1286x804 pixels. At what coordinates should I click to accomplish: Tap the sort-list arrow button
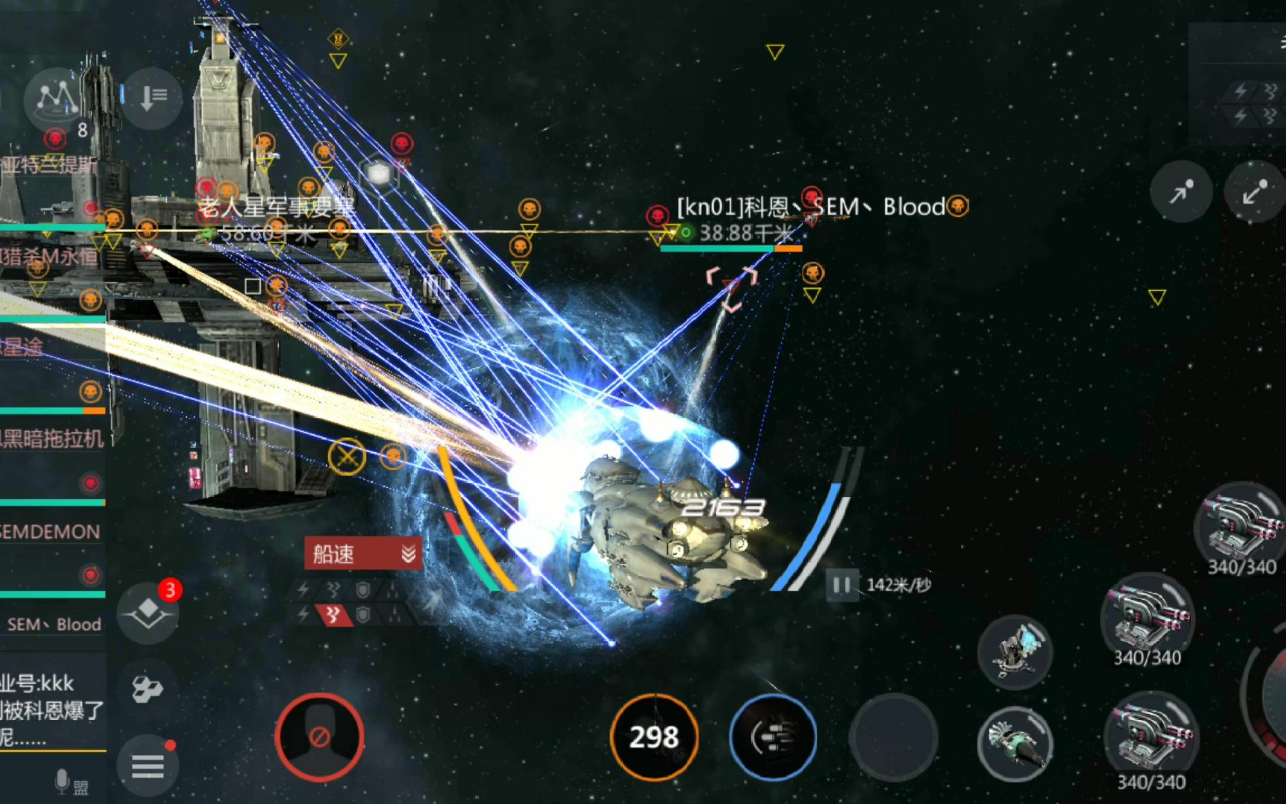[151, 97]
